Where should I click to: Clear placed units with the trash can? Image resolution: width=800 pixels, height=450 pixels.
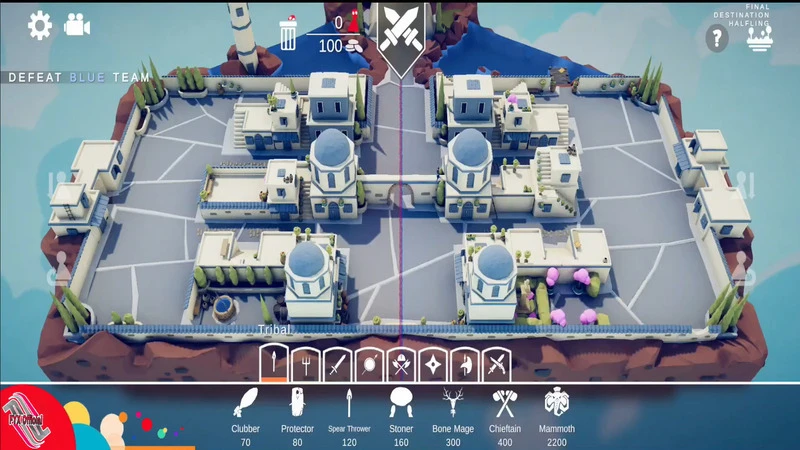(288, 35)
